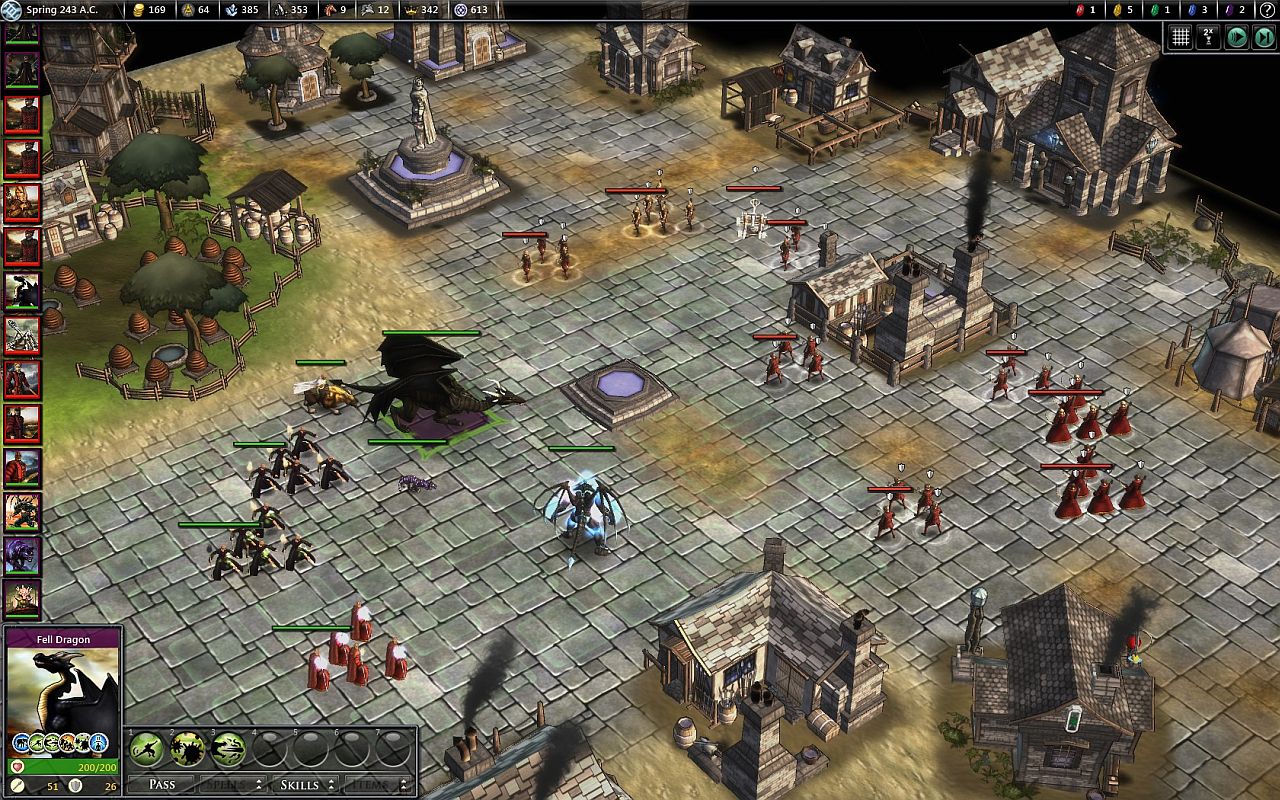Switch the 2x battle speed button

1208,37
